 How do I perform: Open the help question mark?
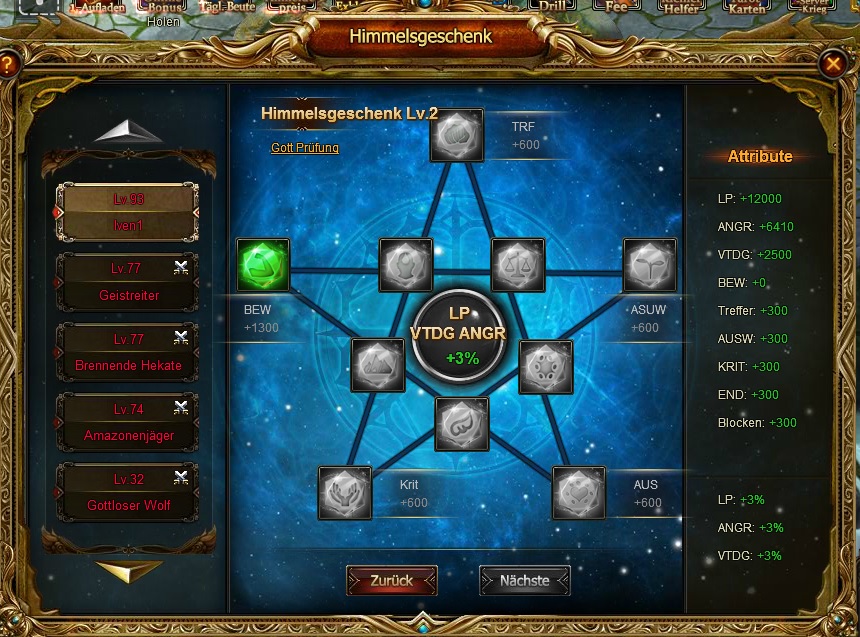pyautogui.click(x=8, y=66)
